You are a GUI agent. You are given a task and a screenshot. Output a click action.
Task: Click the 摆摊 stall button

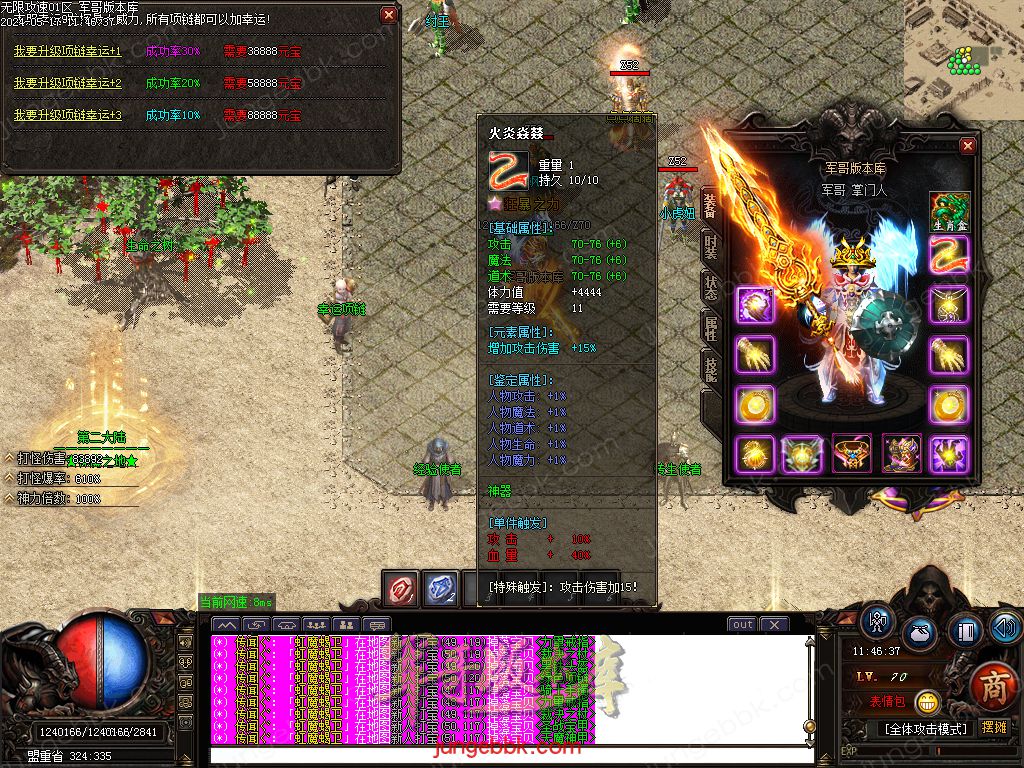click(994, 727)
